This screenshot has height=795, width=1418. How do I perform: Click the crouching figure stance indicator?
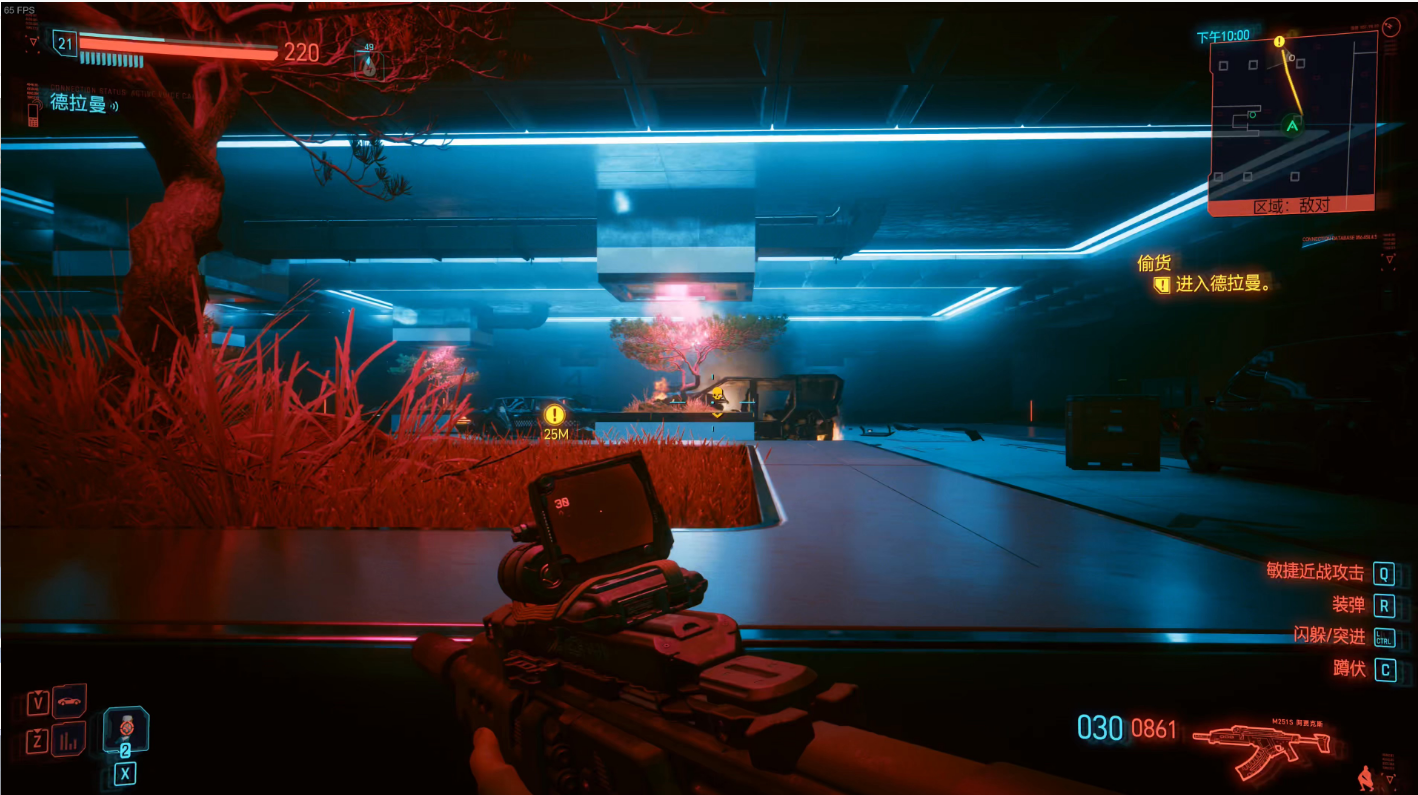coord(1365,776)
